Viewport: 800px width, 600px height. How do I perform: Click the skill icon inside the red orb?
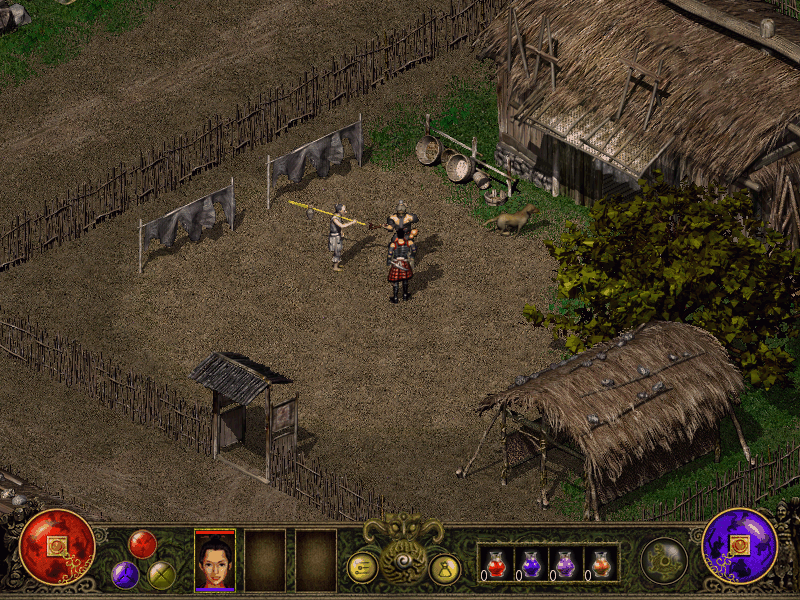click(x=55, y=546)
